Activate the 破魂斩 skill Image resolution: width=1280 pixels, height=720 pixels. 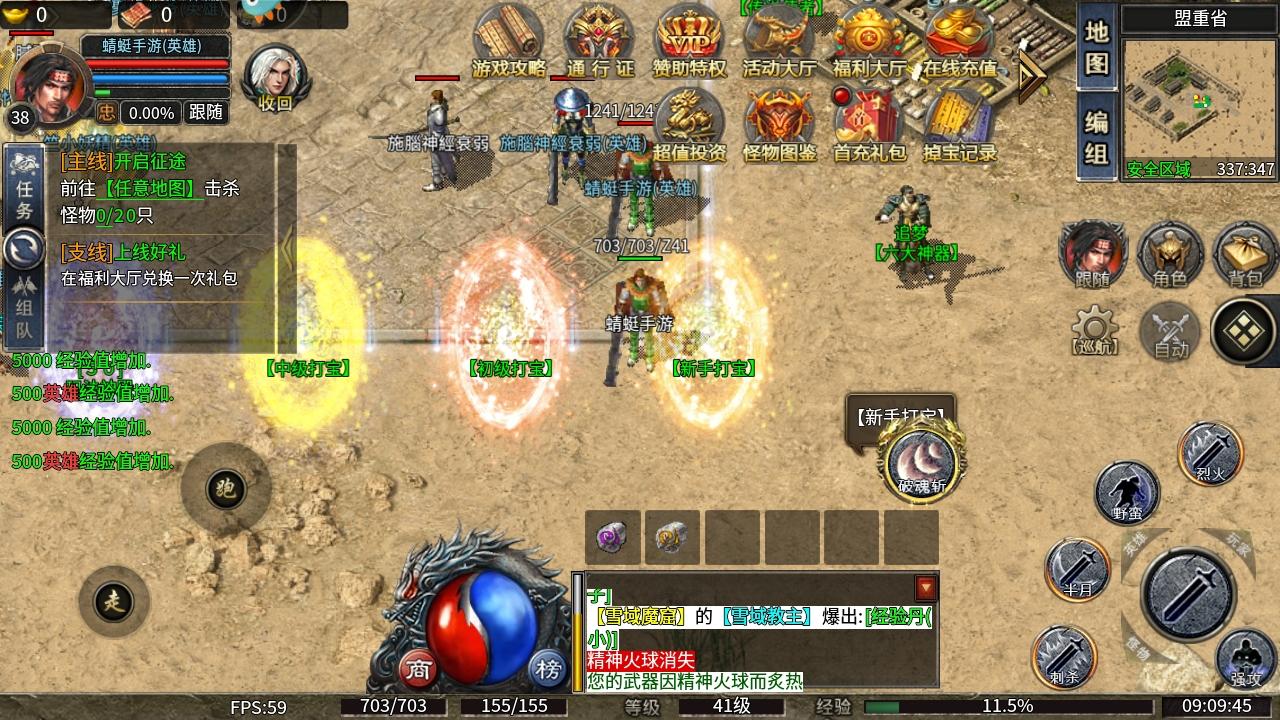point(921,460)
